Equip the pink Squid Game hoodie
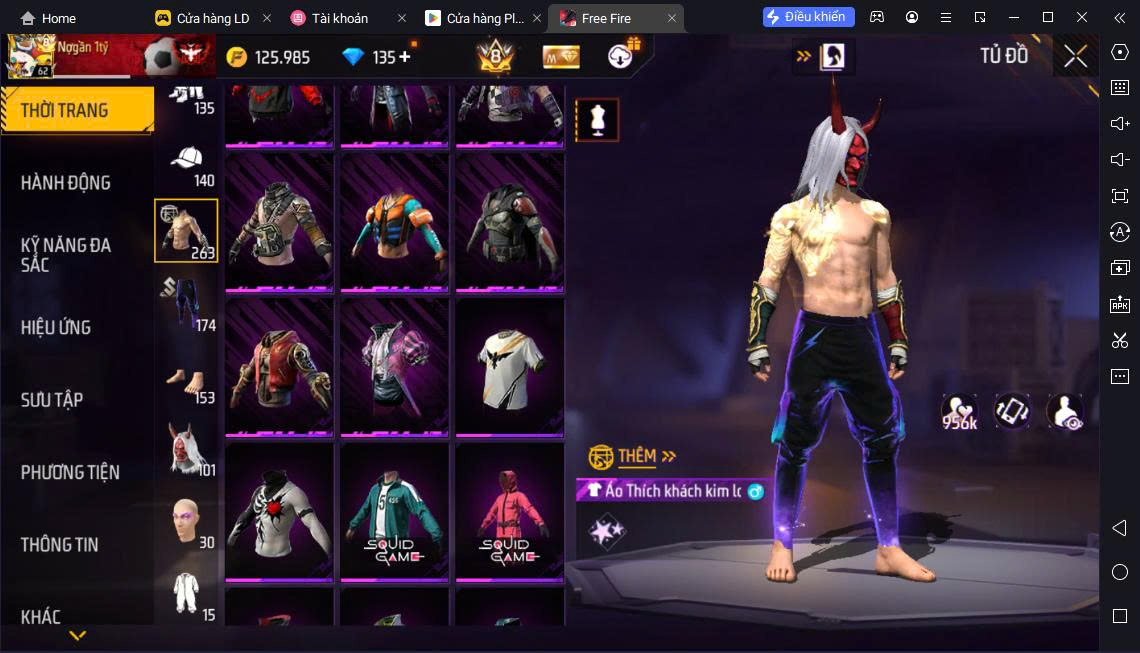The height and width of the screenshot is (653, 1140). tap(509, 511)
